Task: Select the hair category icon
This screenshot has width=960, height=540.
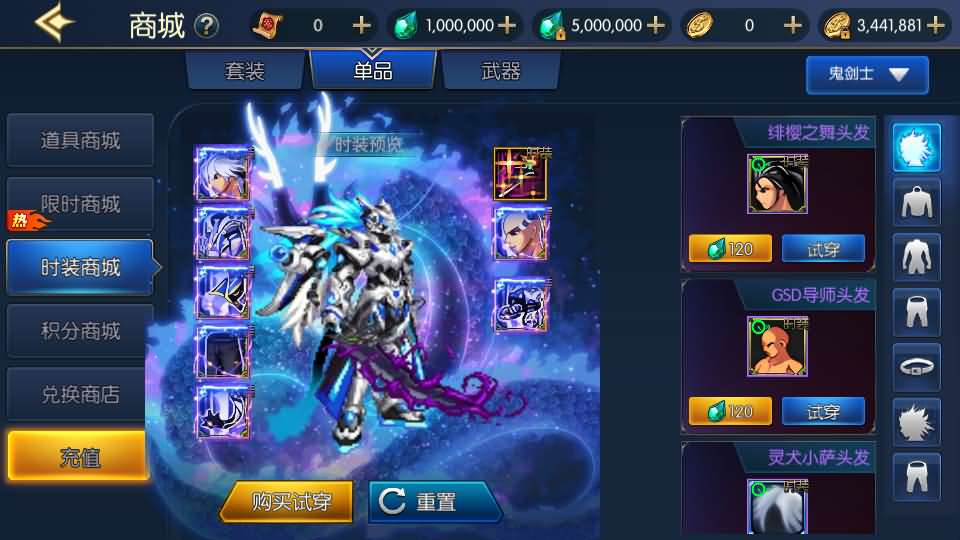Action: pyautogui.click(x=916, y=148)
